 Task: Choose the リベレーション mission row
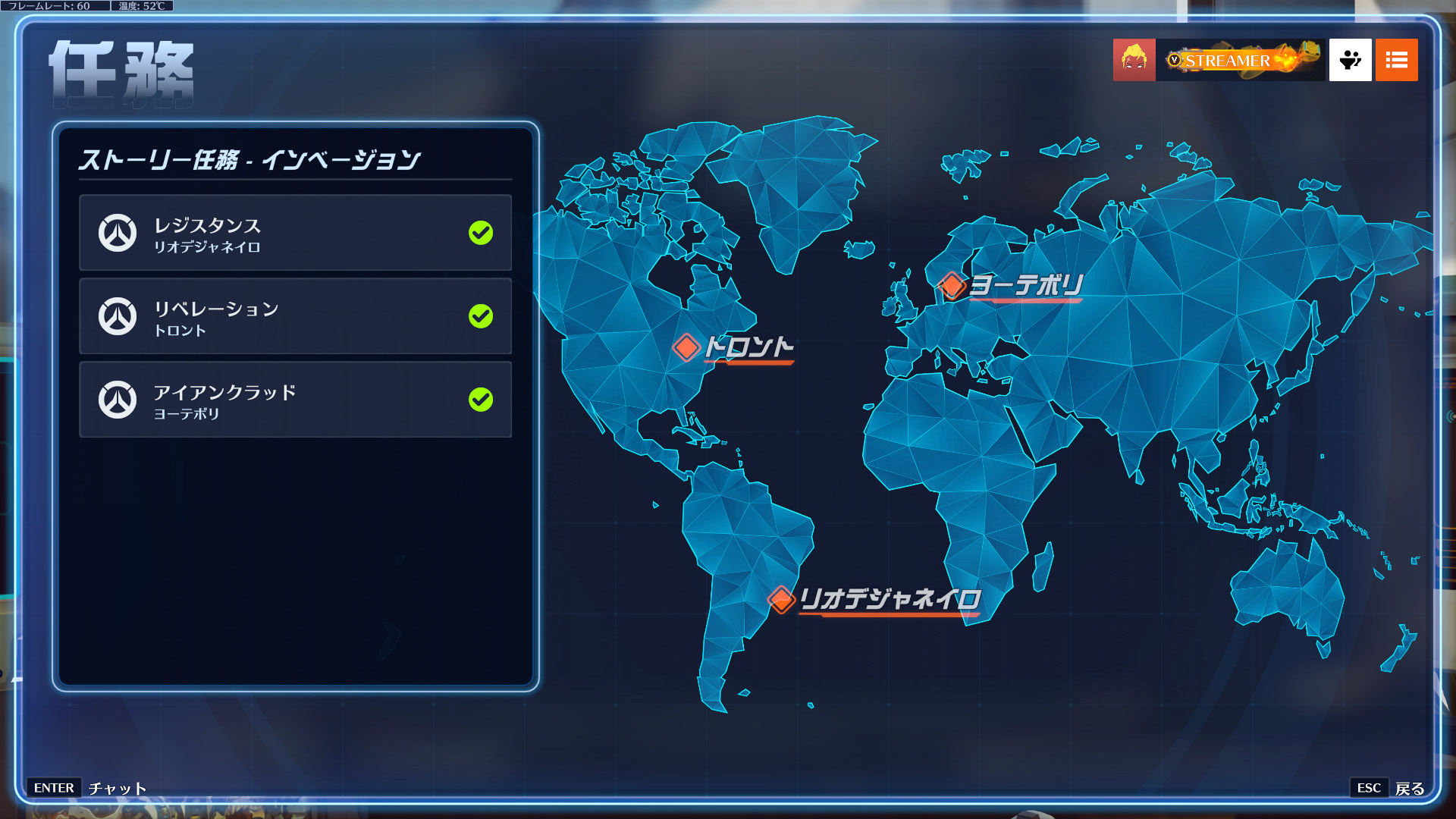tap(295, 316)
